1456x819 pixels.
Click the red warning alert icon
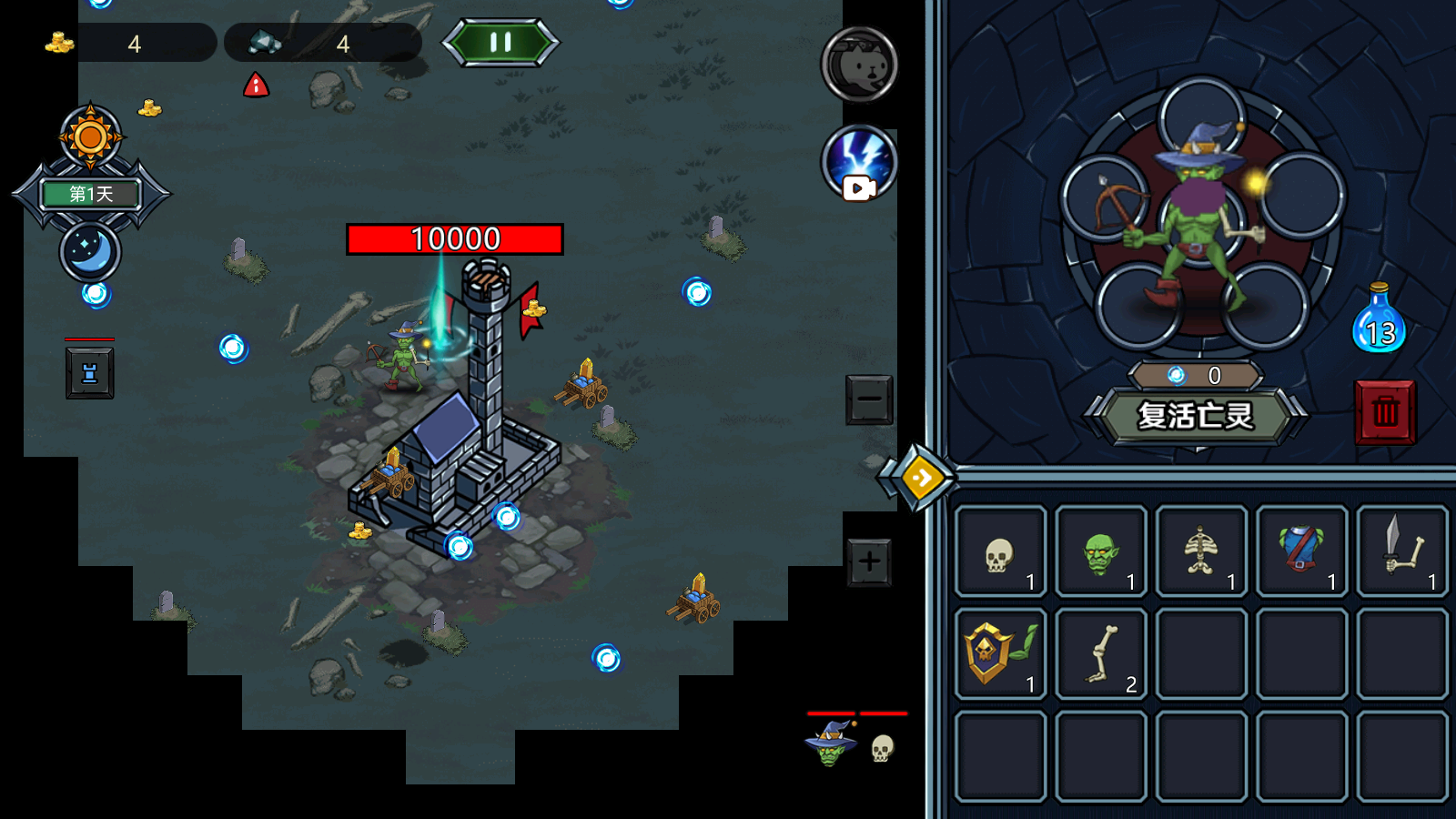(257, 86)
